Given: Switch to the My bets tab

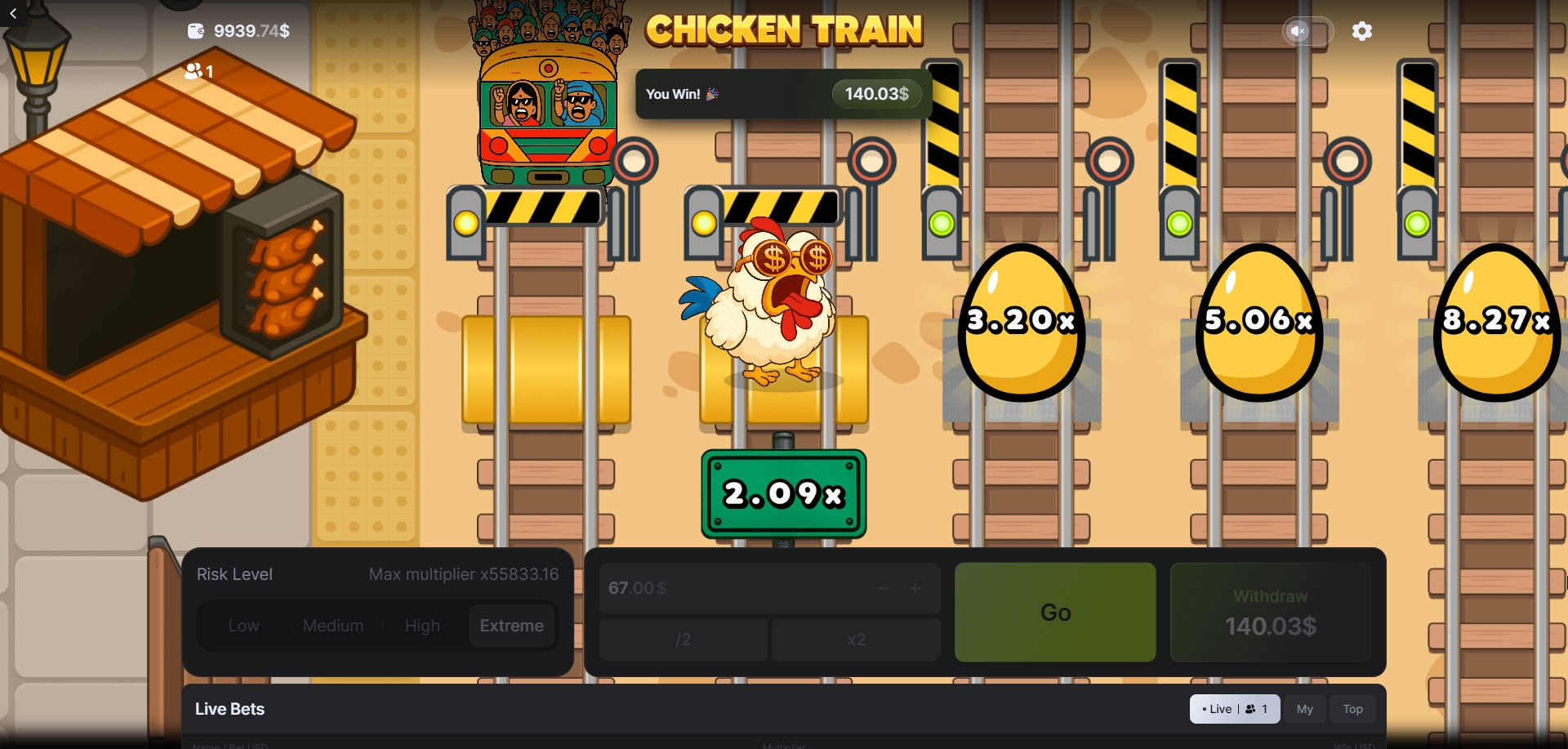Looking at the screenshot, I should pos(1305,709).
